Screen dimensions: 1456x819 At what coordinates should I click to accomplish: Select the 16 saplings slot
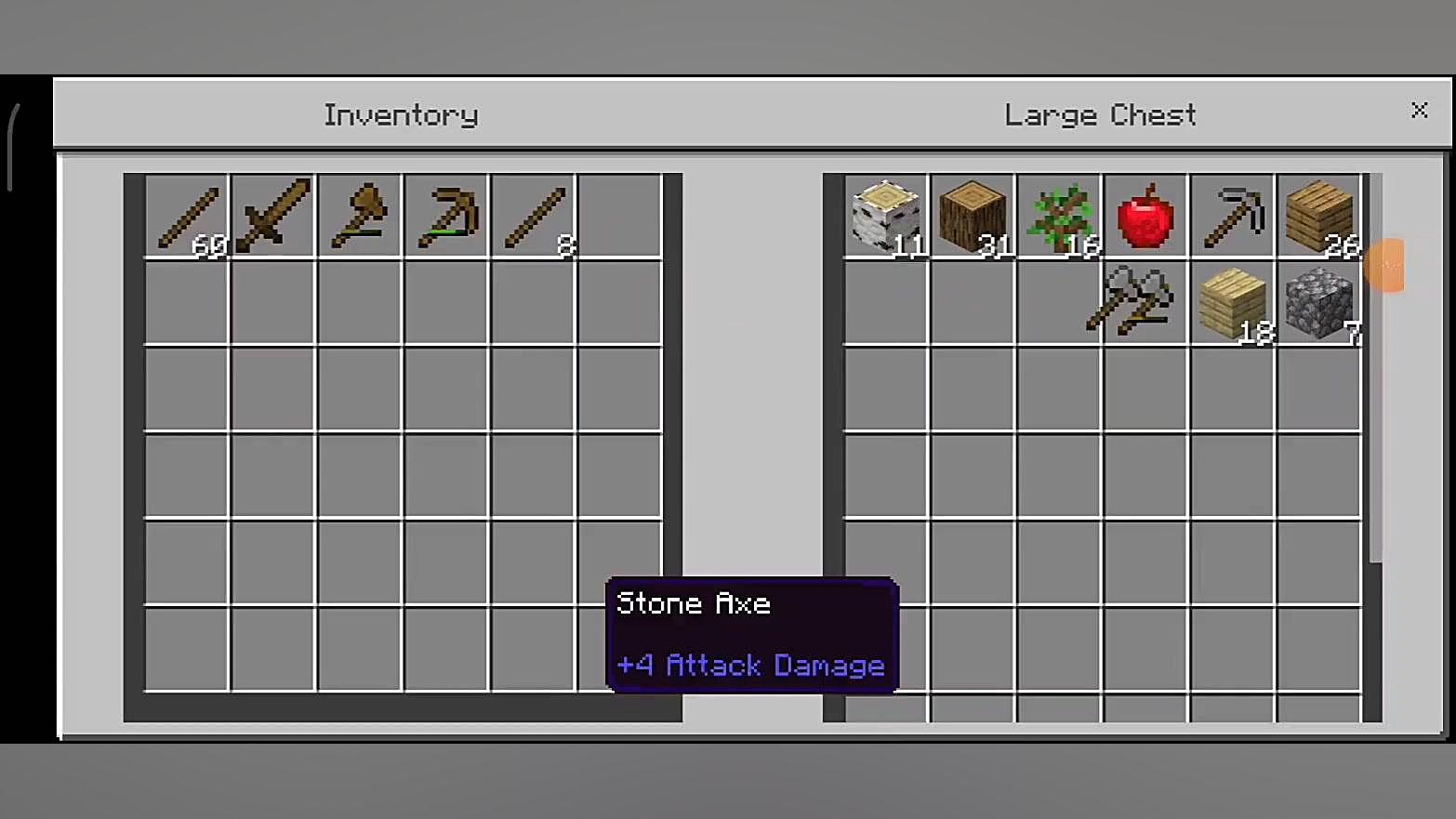point(1059,217)
